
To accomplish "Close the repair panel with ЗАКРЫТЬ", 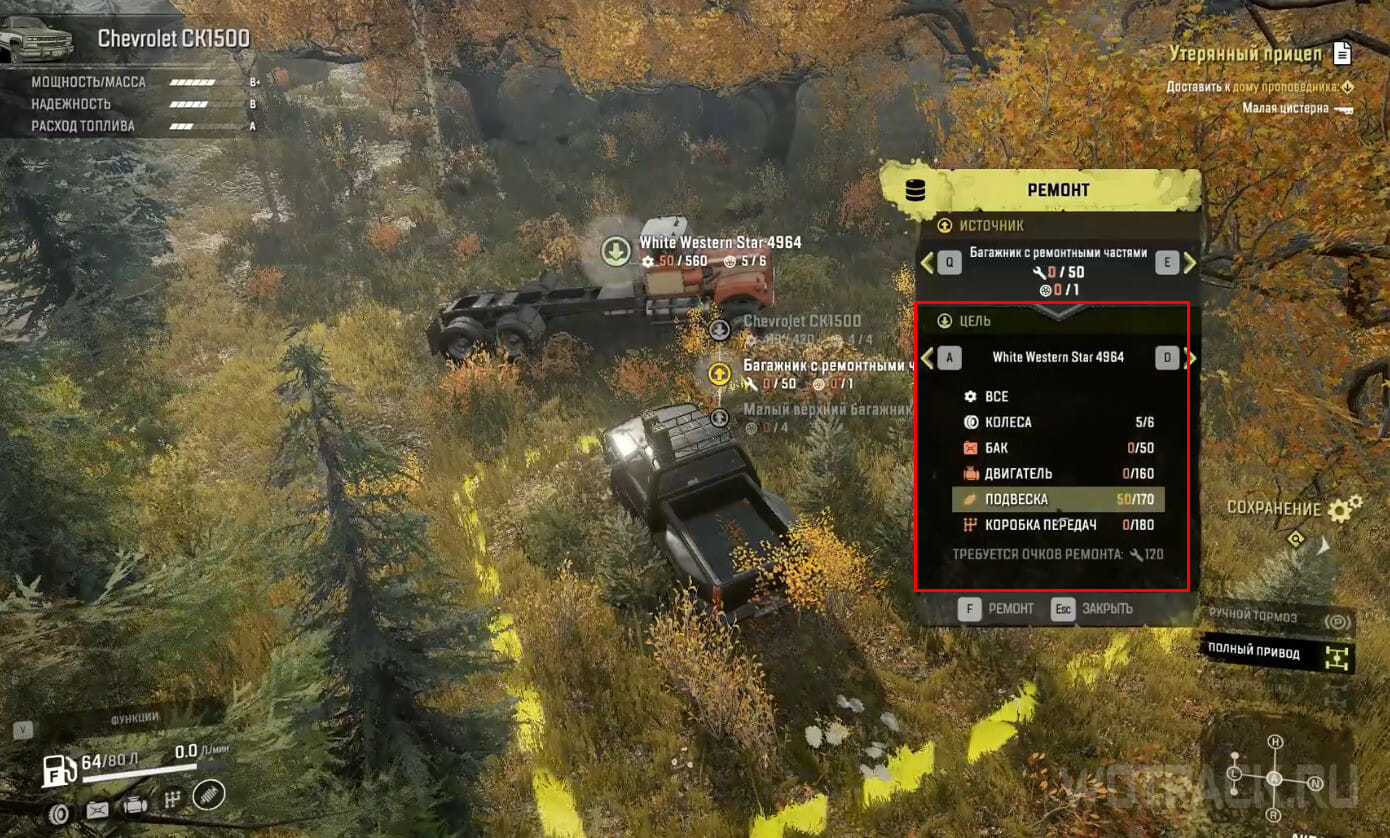I will tap(1092, 609).
